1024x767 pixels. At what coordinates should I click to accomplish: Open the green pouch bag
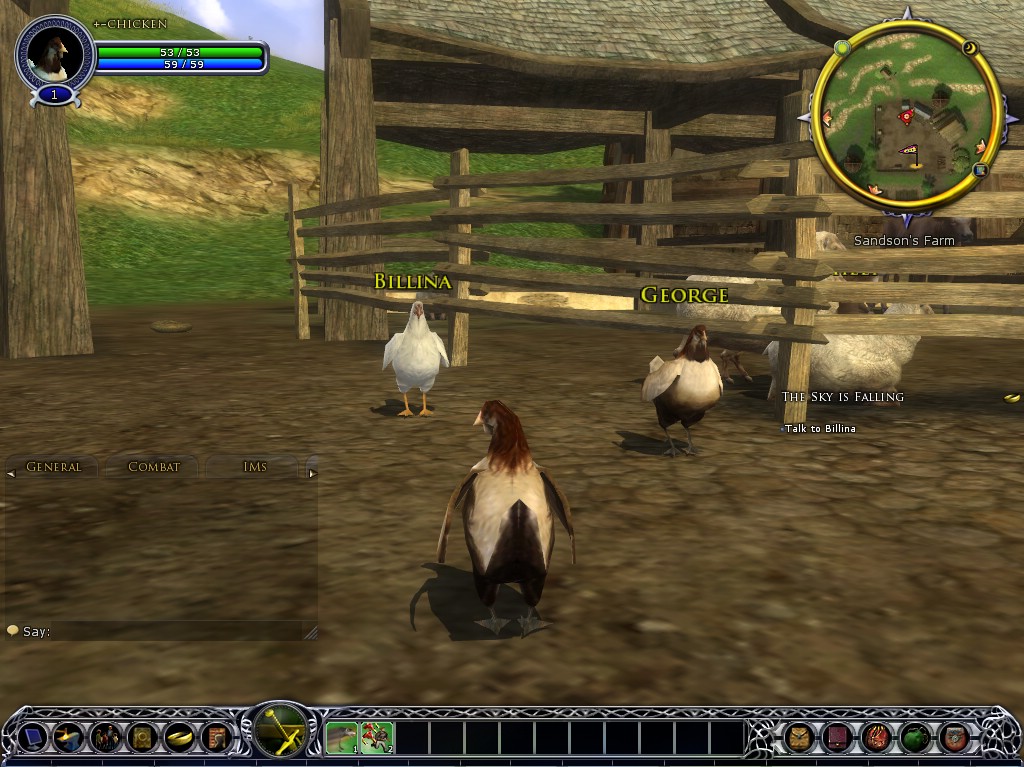pyautogui.click(x=914, y=738)
